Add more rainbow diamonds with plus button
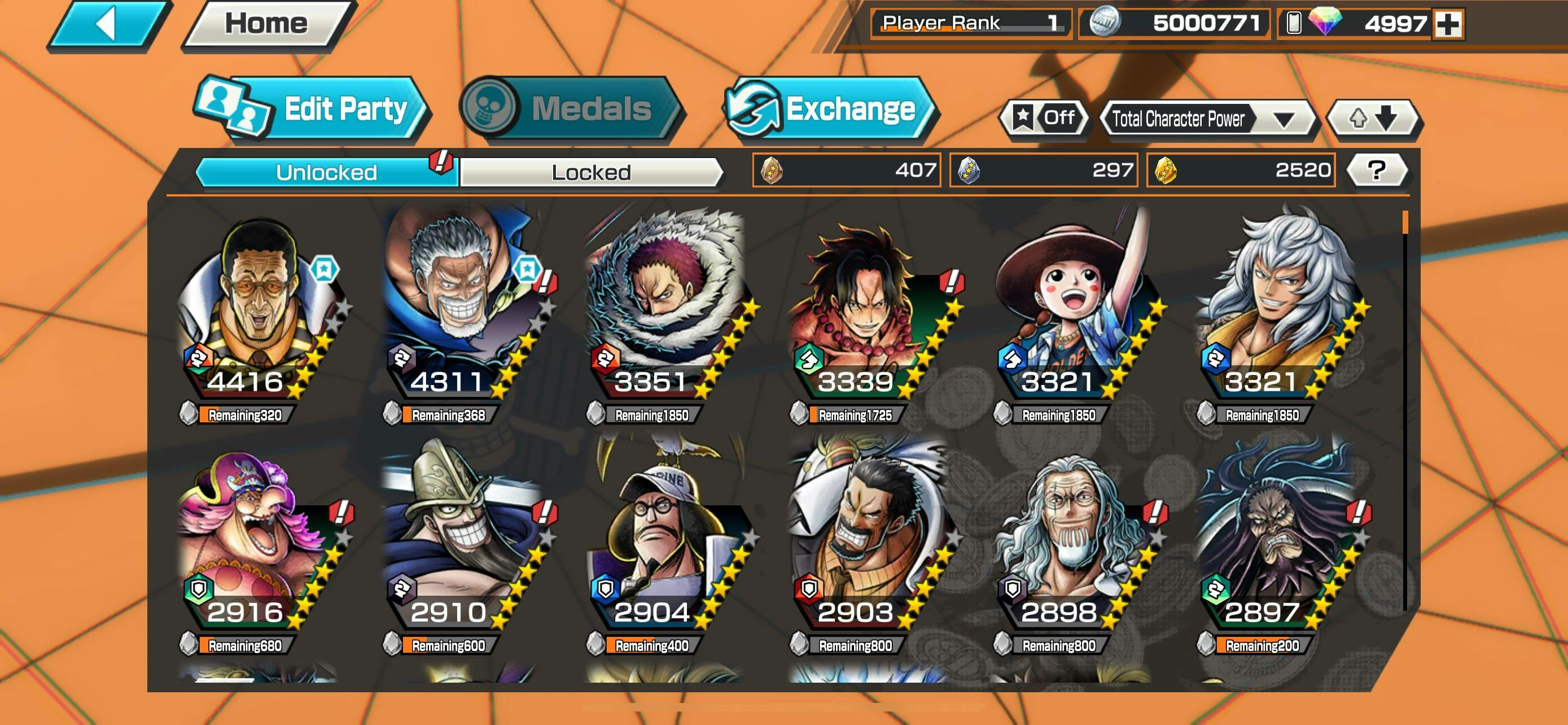The width and height of the screenshot is (1568, 725). (x=1448, y=24)
